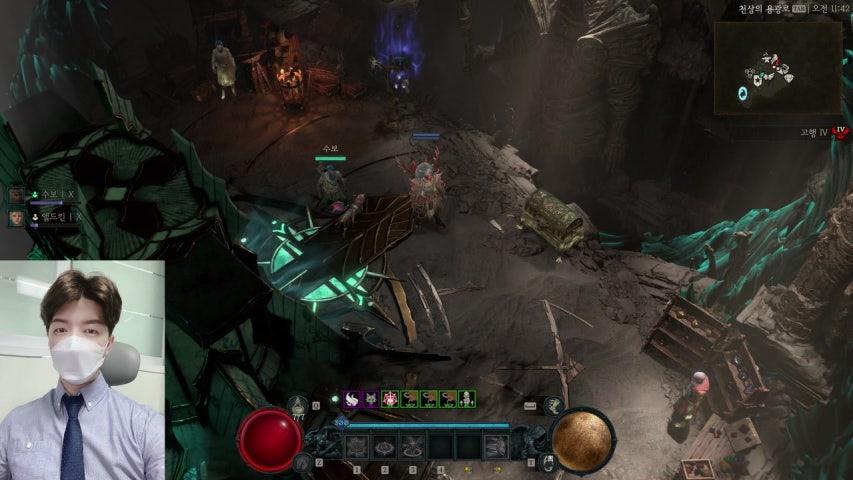This screenshot has height=480, width=853.
Task: Activate the skill in hotbar slot 2
Action: (384, 446)
